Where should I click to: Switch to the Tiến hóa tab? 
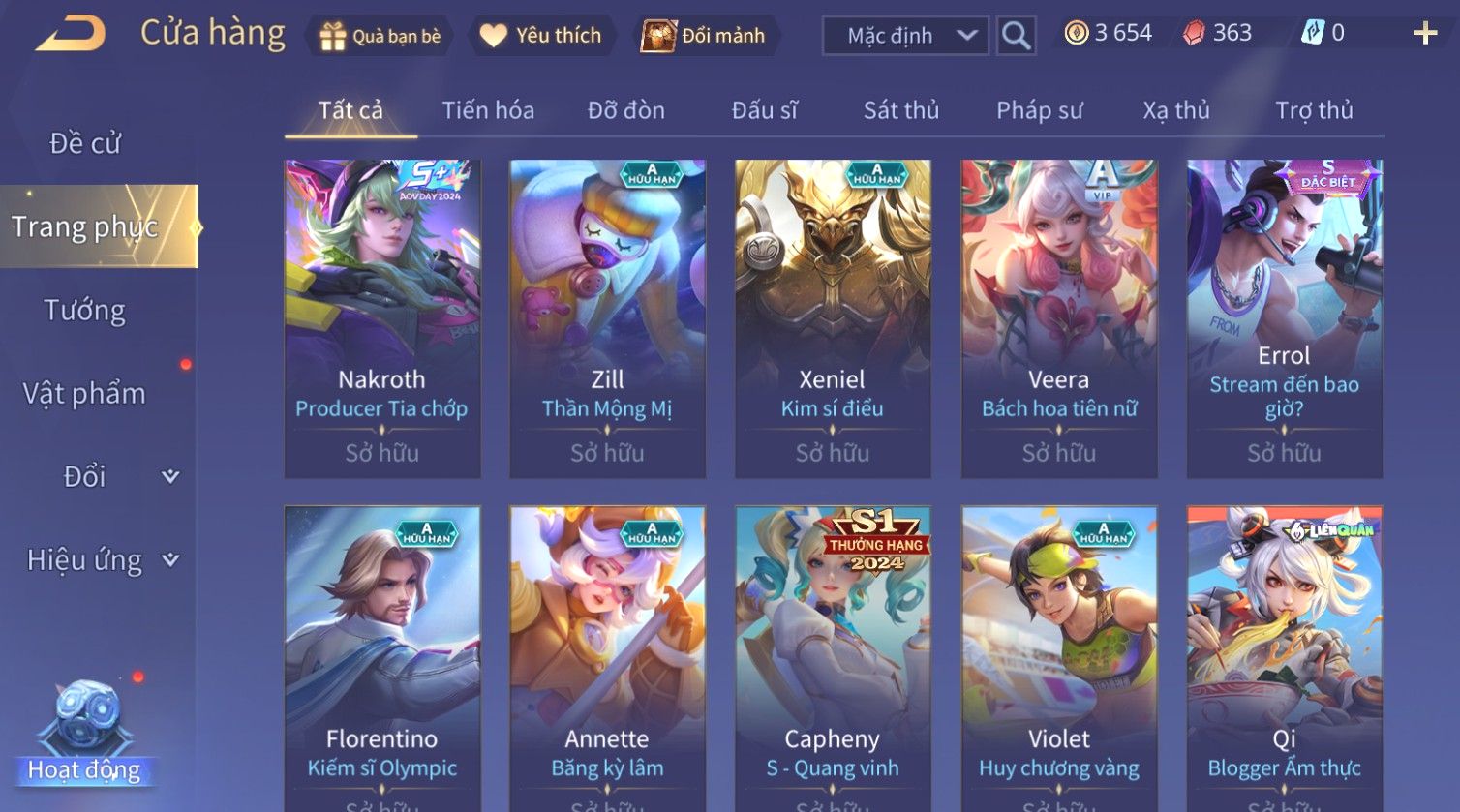(488, 110)
